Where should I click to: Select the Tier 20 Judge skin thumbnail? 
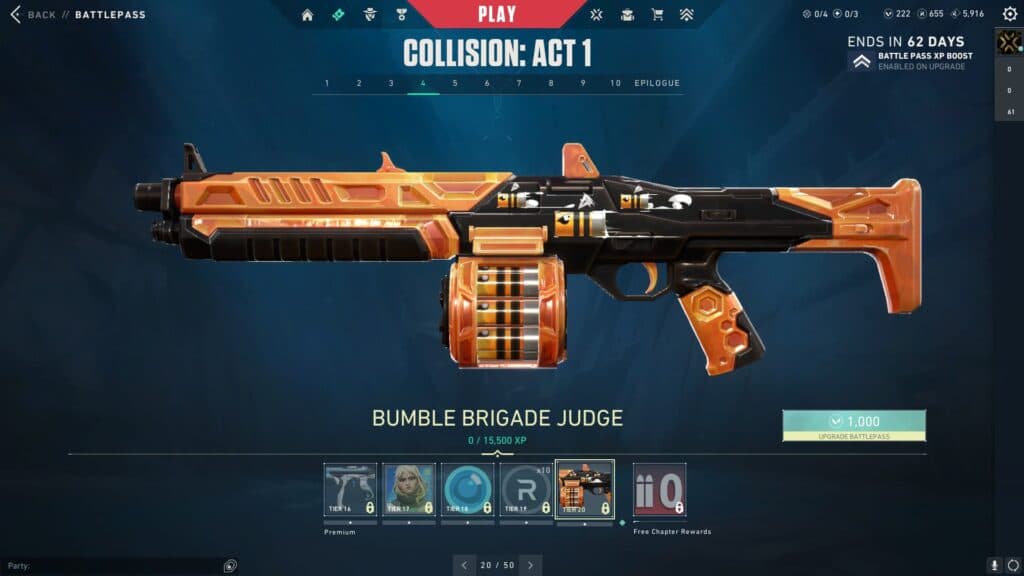coord(585,489)
